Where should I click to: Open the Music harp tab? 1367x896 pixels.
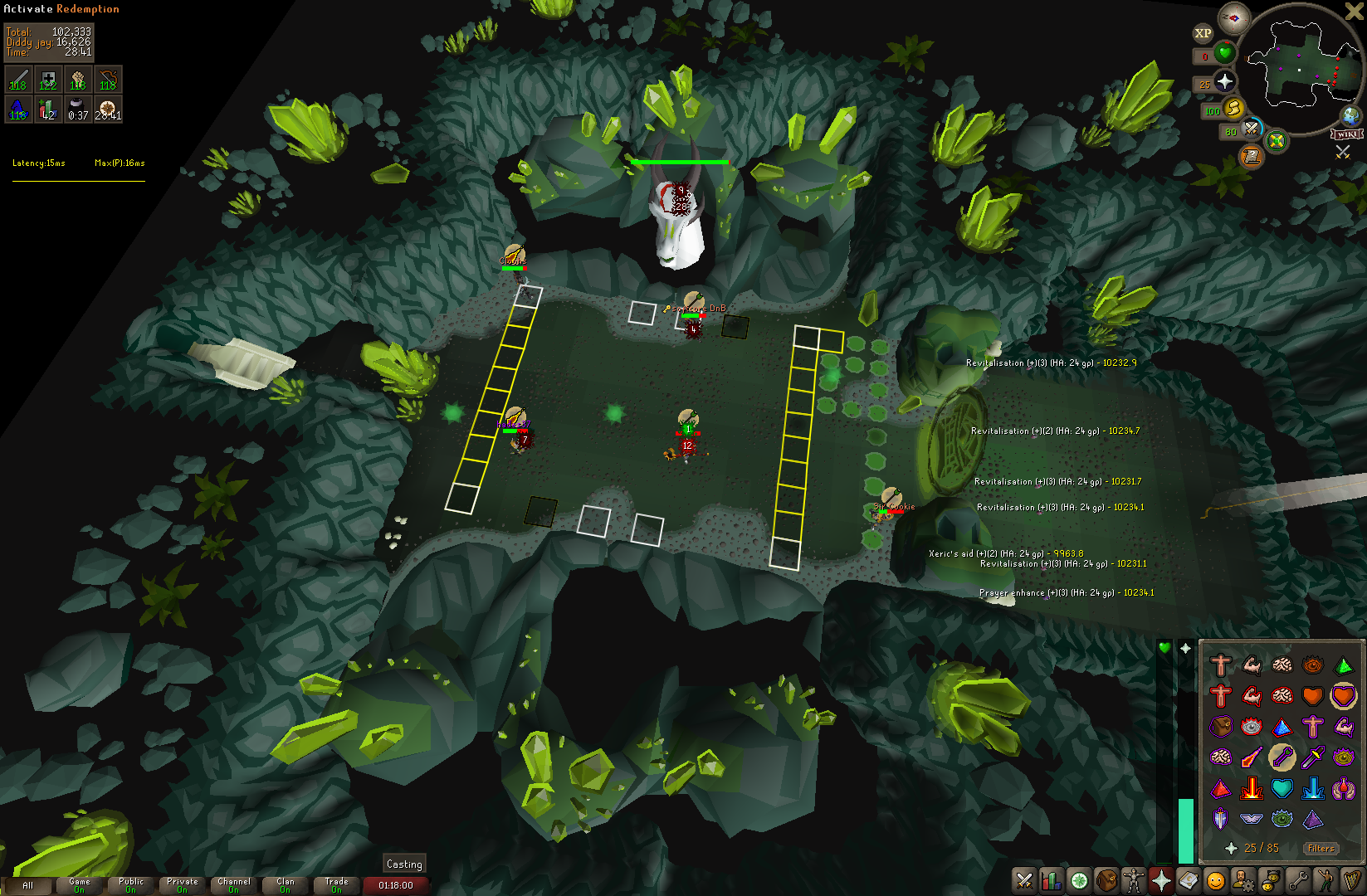click(x=1353, y=880)
